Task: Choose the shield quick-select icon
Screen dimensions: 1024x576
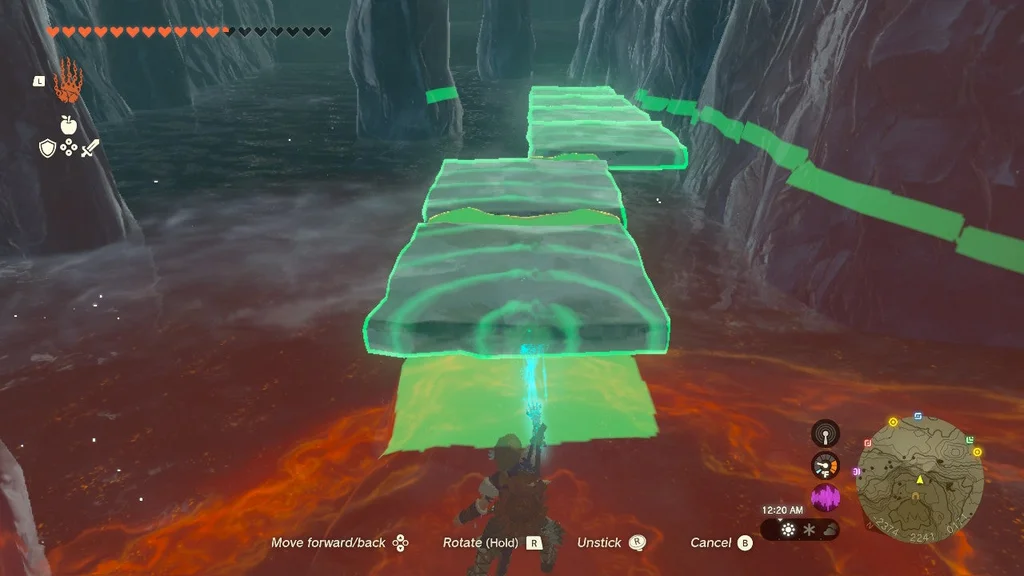Action: pos(47,148)
